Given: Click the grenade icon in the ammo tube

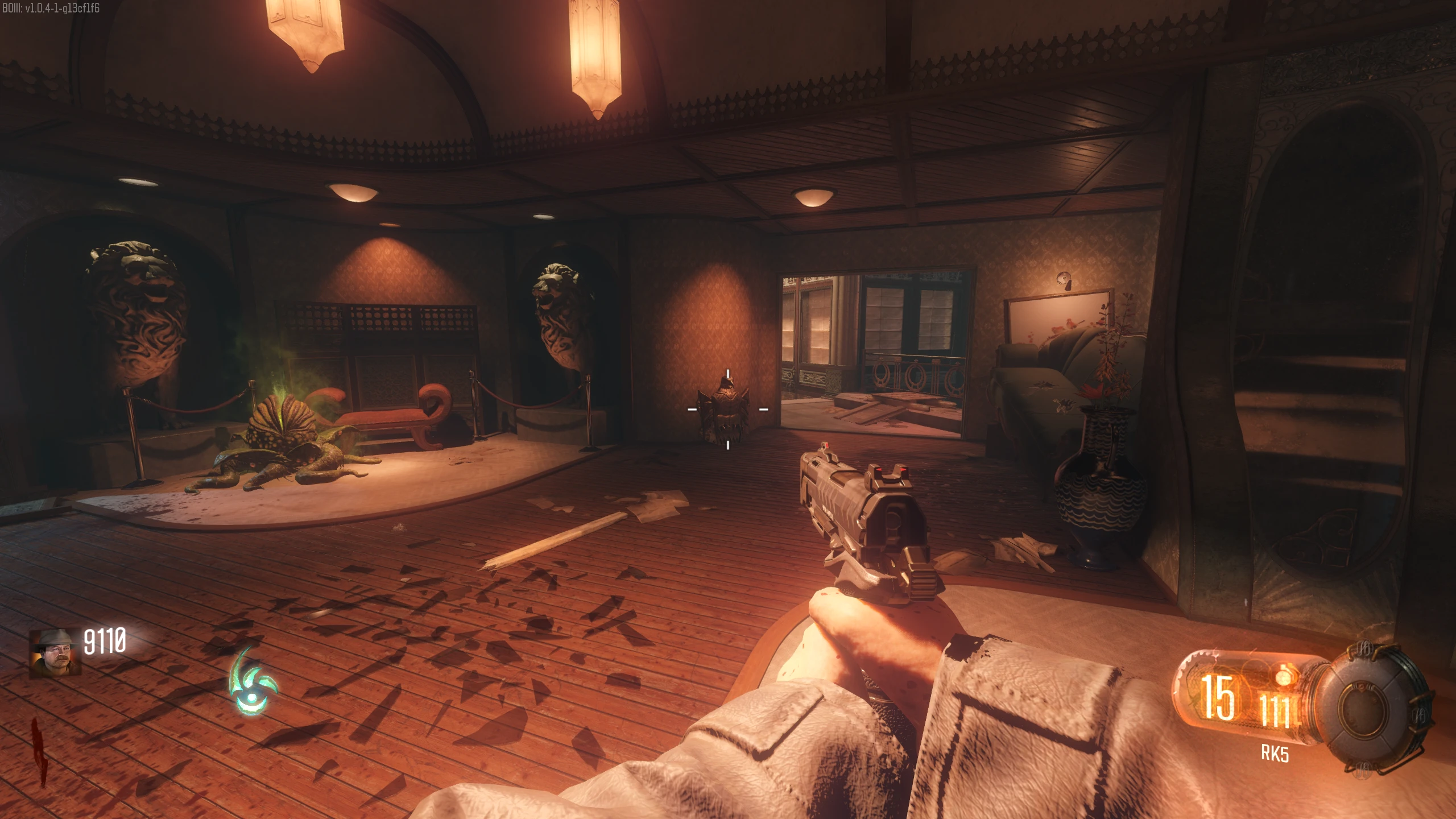Looking at the screenshot, I should coord(1283,677).
